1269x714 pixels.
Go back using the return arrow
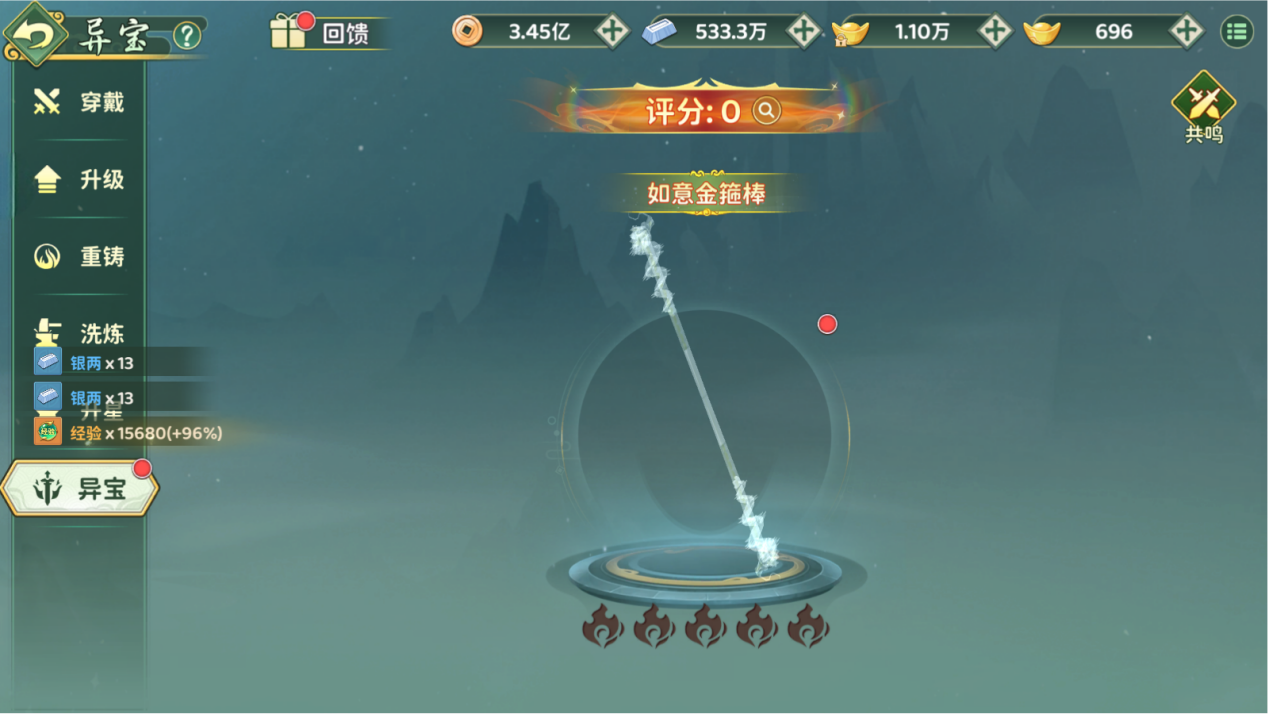click(36, 35)
